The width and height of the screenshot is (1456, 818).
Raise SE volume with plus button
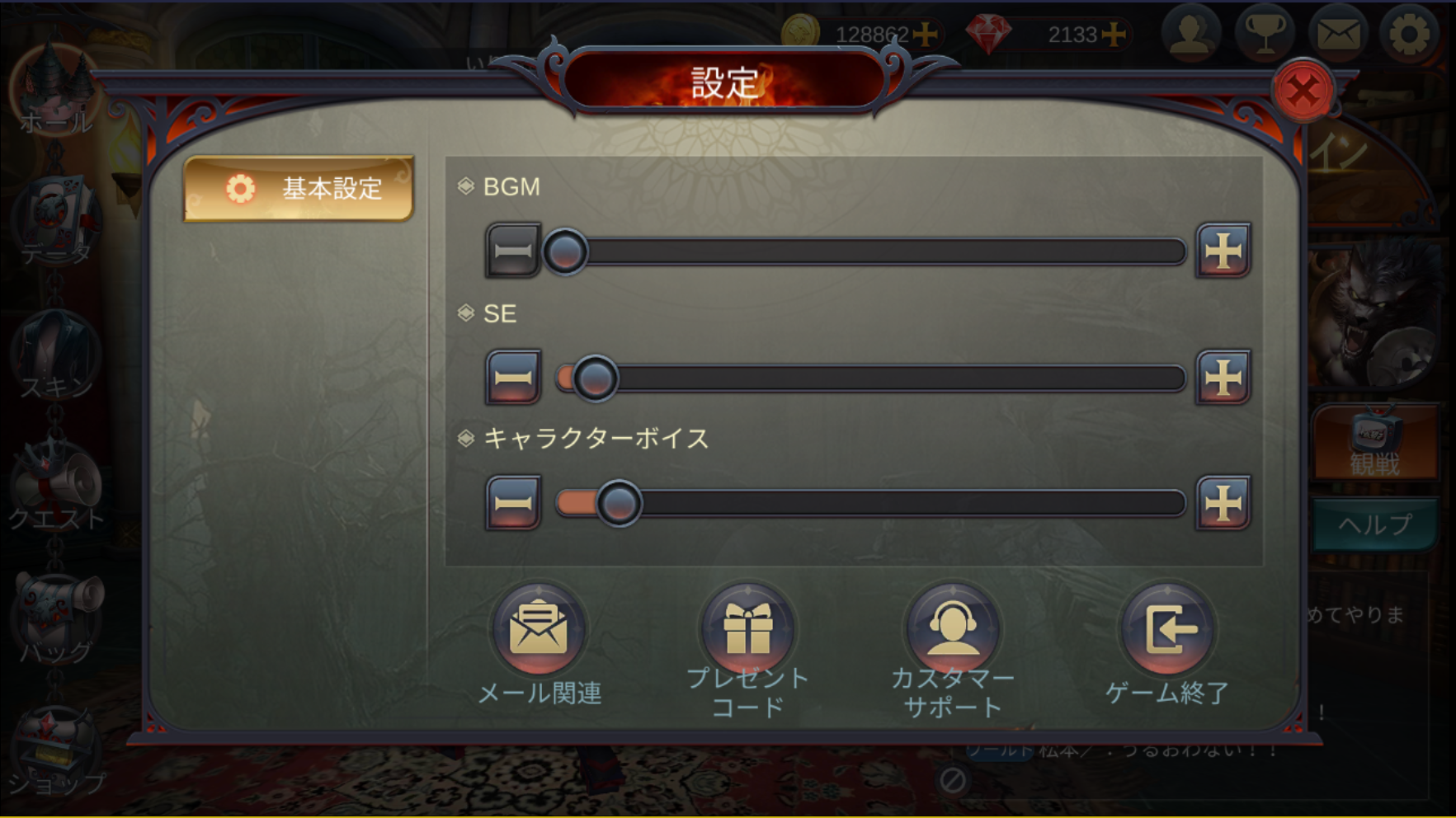point(1223,377)
